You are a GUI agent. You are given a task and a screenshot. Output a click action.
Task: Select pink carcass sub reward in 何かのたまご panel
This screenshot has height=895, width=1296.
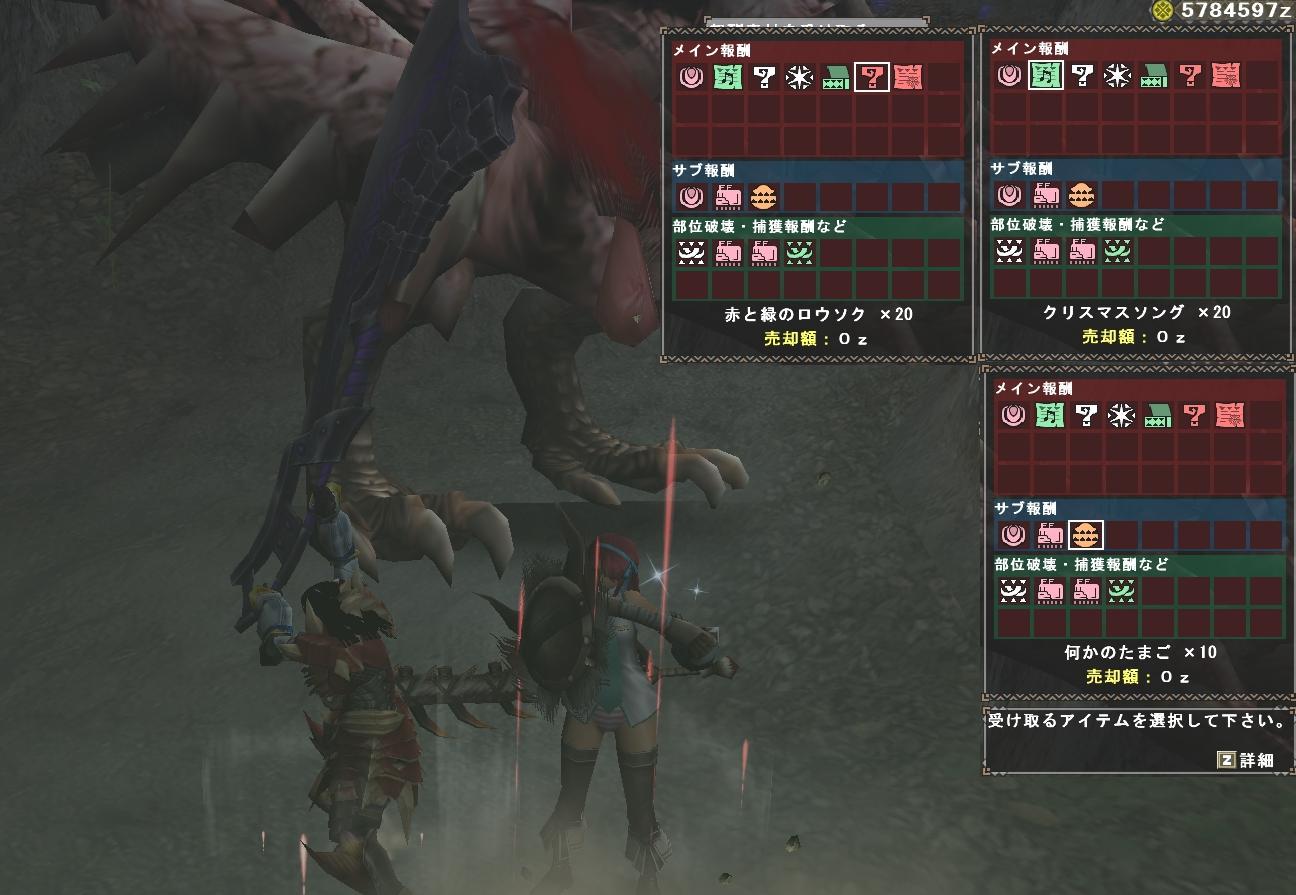(x=1050, y=536)
